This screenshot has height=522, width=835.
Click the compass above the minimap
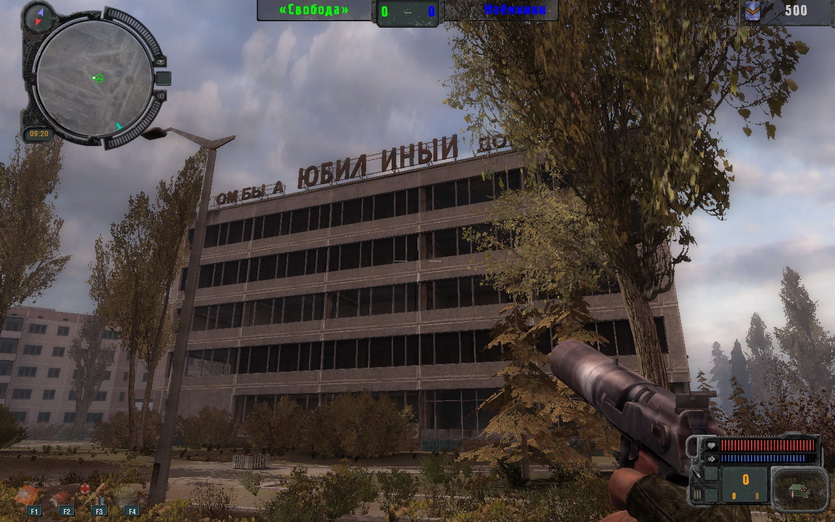point(40,16)
